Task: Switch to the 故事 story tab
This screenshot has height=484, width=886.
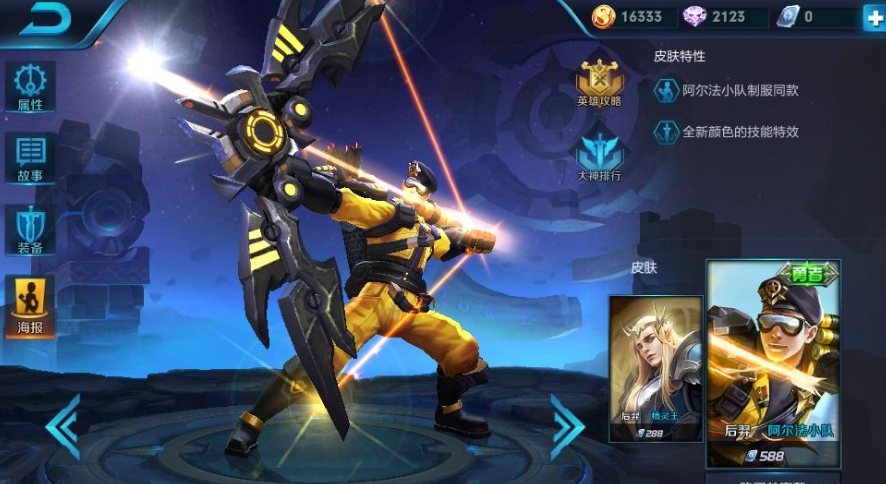Action: tap(30, 158)
